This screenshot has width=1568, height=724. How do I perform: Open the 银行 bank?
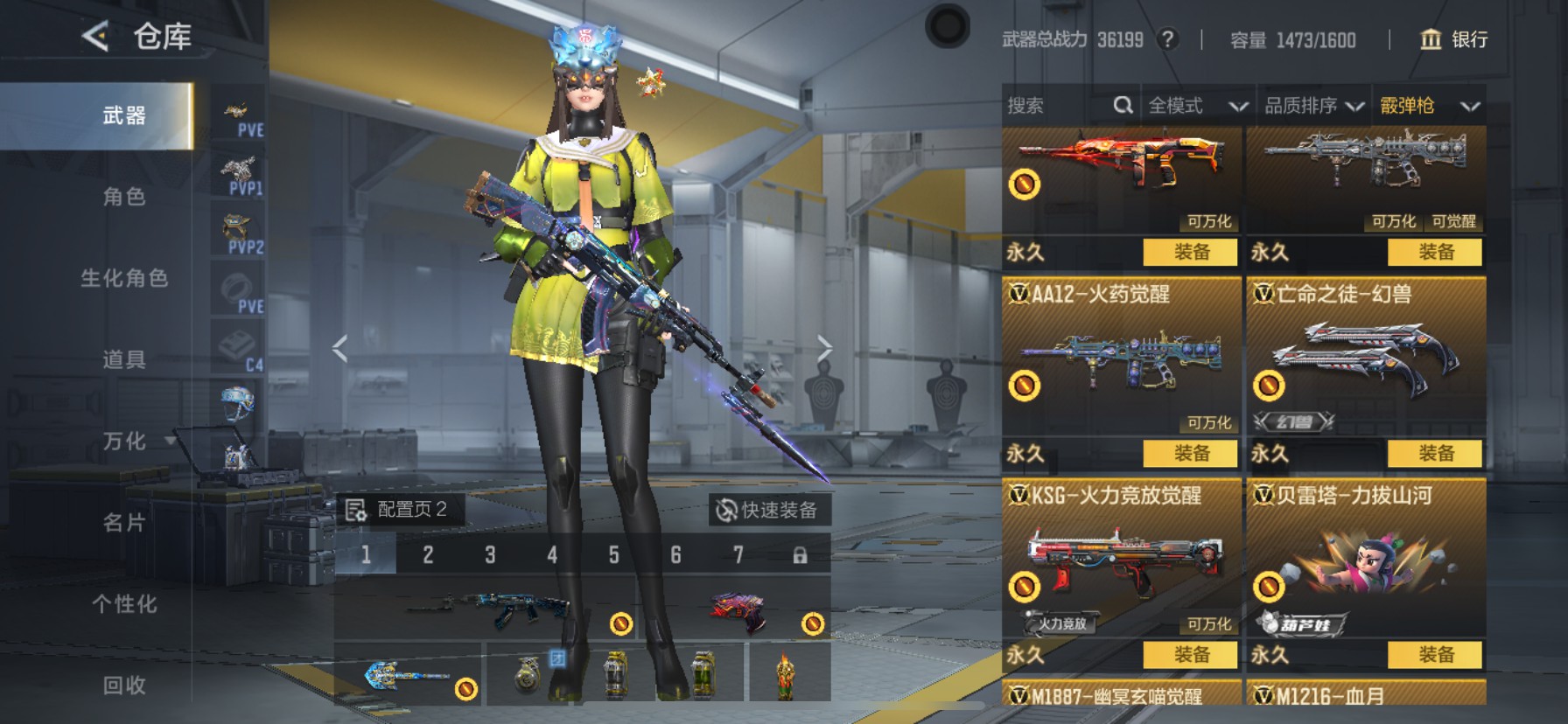coord(1452,39)
